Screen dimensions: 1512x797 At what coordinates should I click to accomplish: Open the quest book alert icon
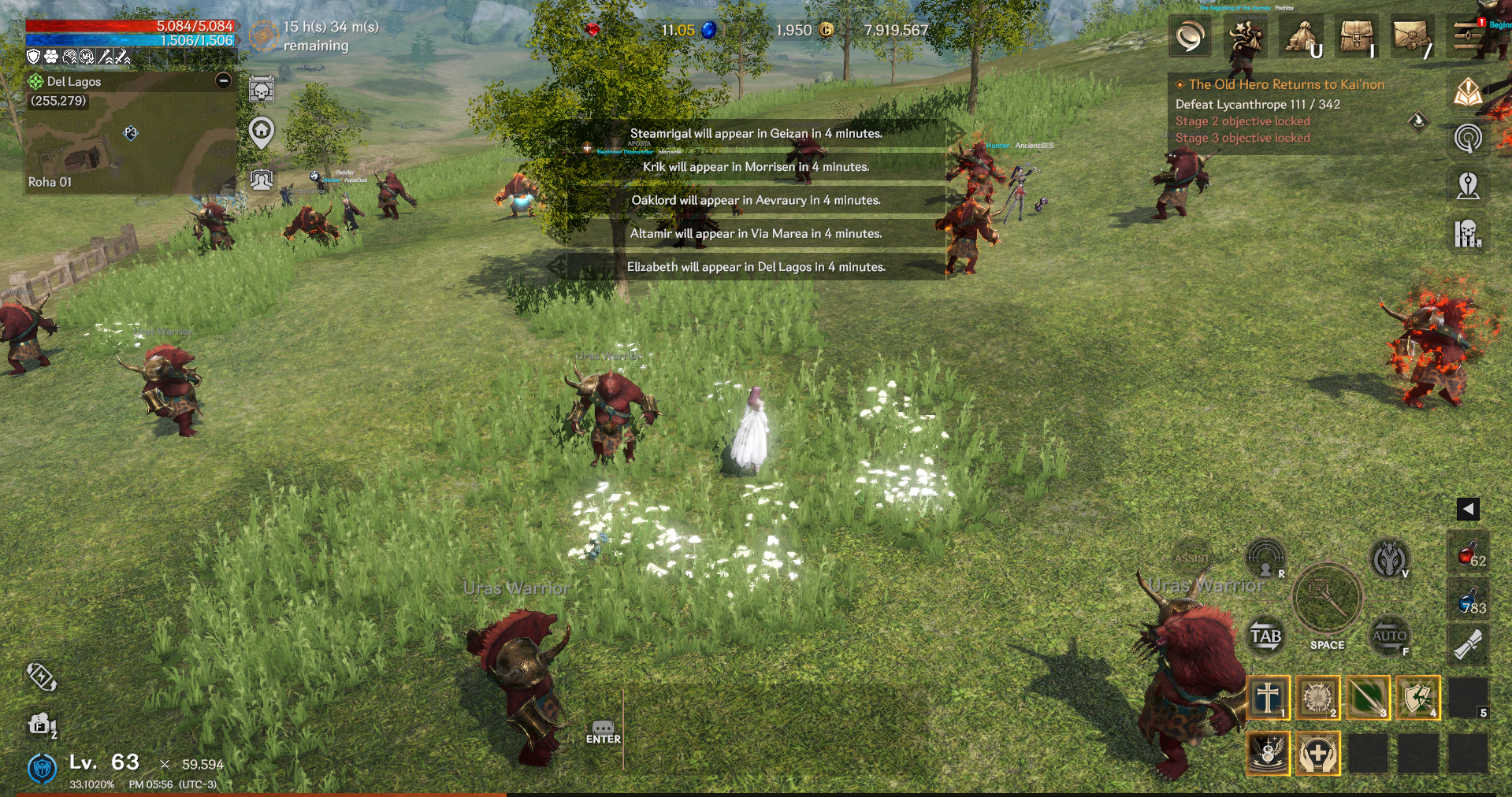(1468, 92)
